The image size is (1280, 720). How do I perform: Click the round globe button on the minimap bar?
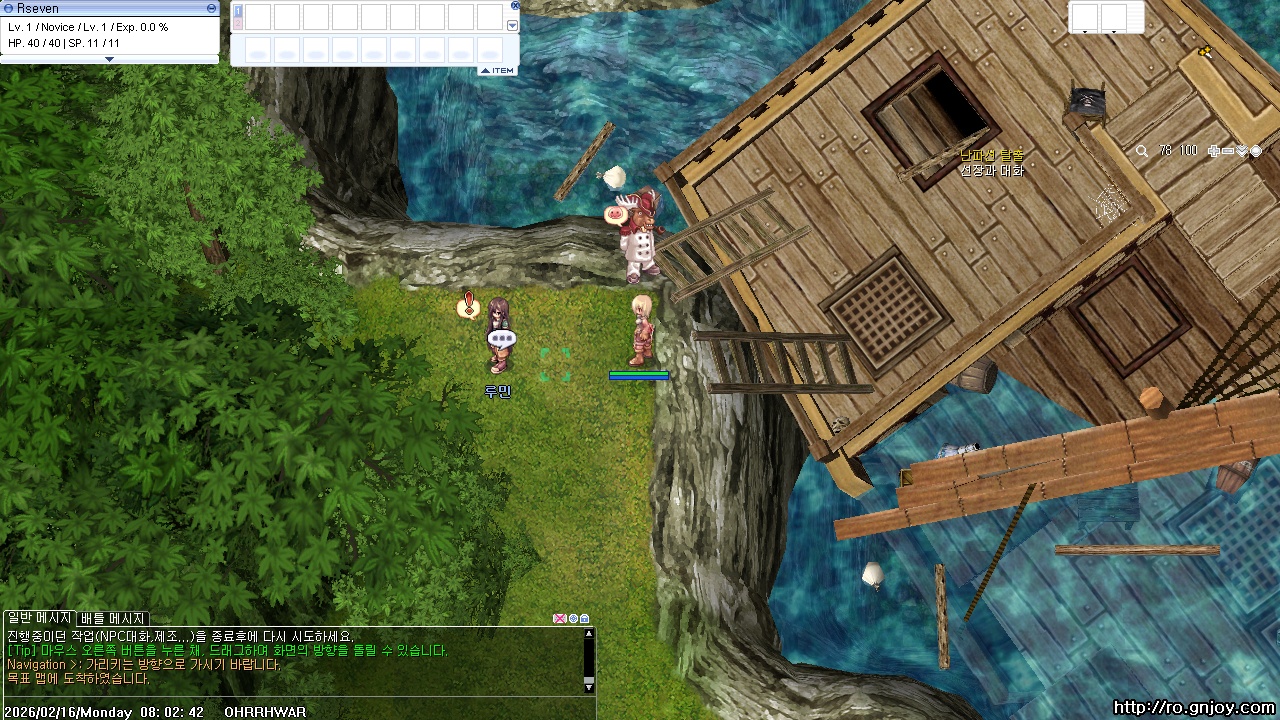point(1256,151)
